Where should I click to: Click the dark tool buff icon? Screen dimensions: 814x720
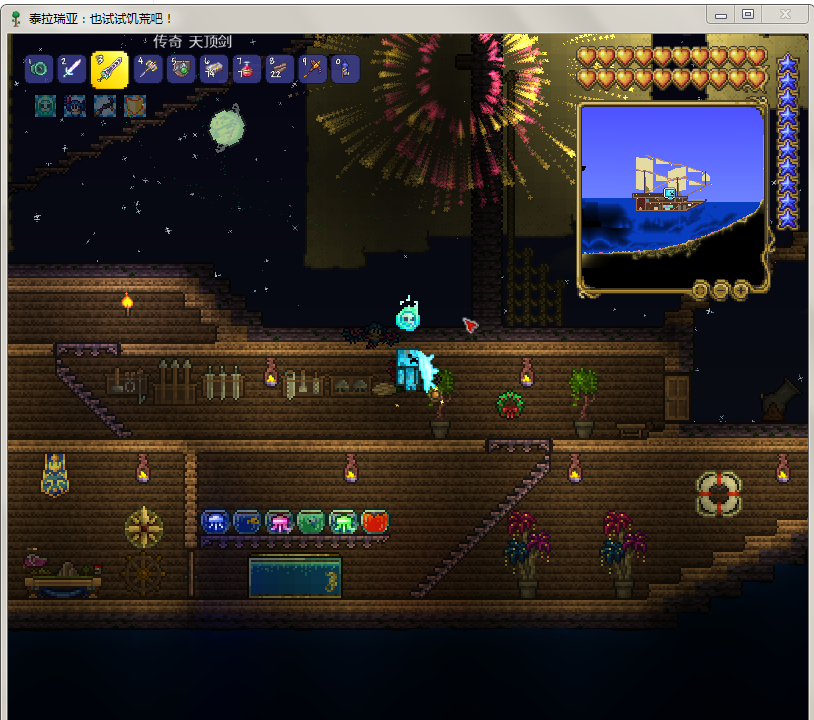pos(105,105)
